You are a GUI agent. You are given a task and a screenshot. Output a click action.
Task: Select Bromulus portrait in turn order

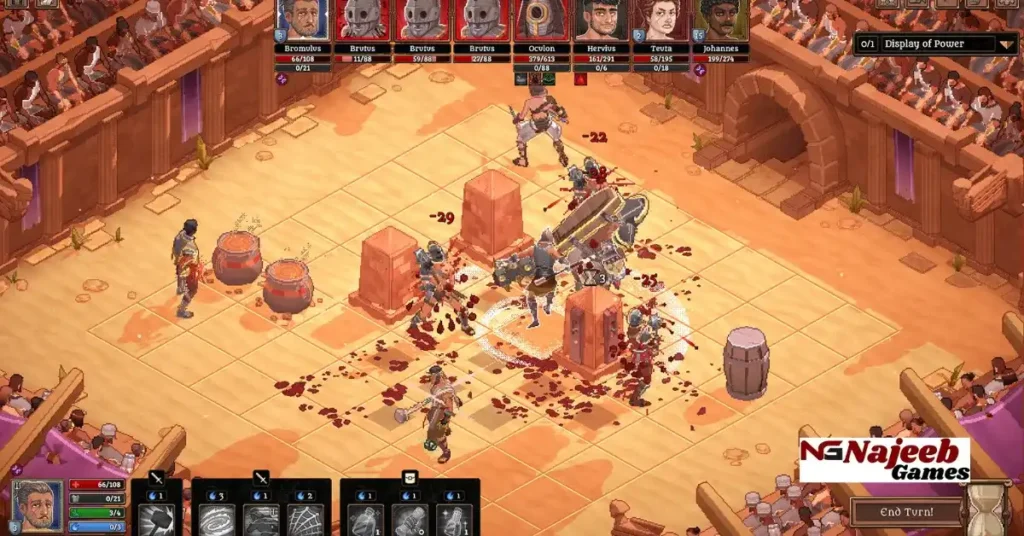click(x=302, y=20)
